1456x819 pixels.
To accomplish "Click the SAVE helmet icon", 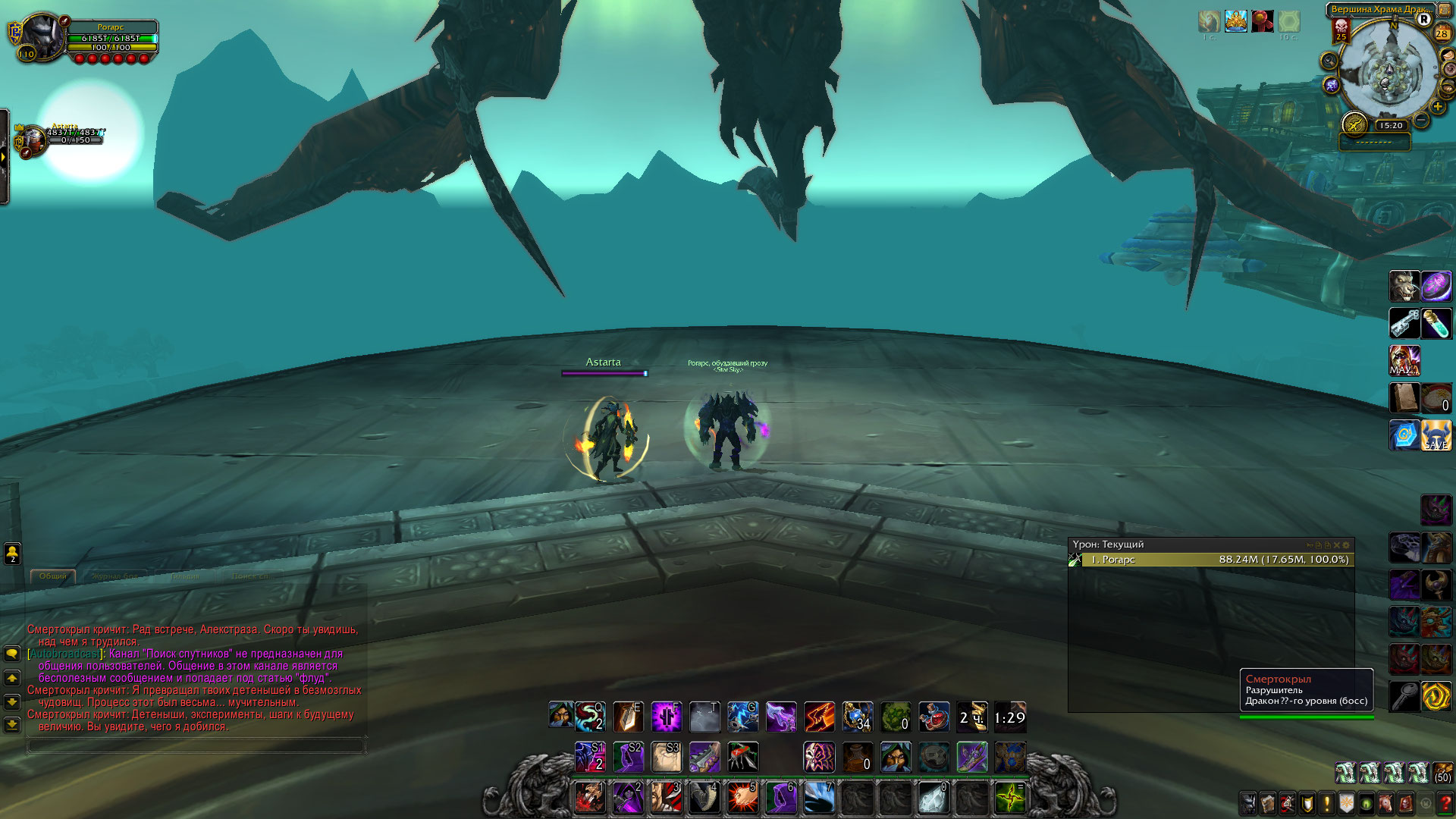I will point(1436,435).
